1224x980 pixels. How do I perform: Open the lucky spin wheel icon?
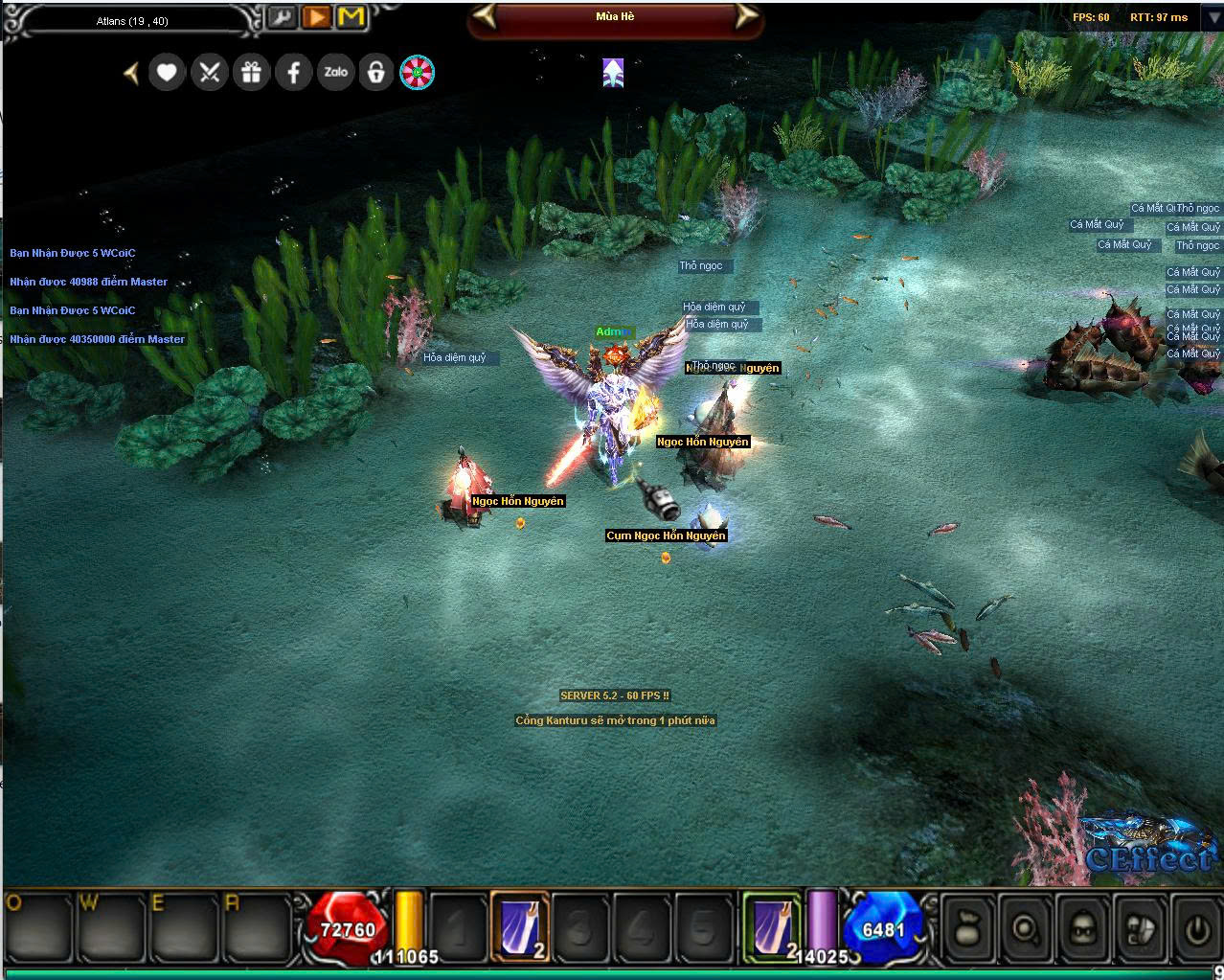(418, 72)
